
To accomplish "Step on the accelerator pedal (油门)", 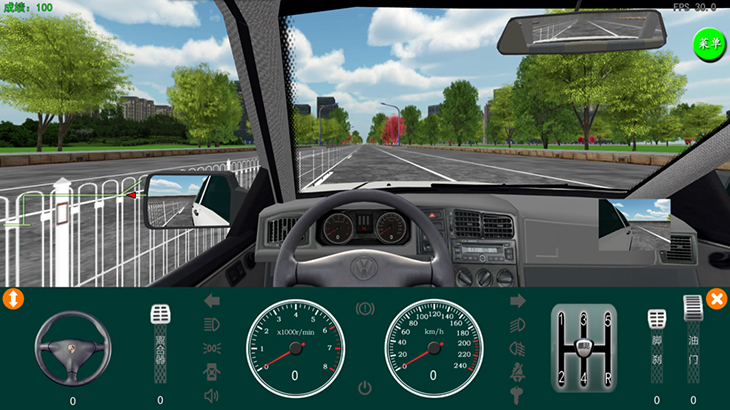I will click(x=693, y=339).
